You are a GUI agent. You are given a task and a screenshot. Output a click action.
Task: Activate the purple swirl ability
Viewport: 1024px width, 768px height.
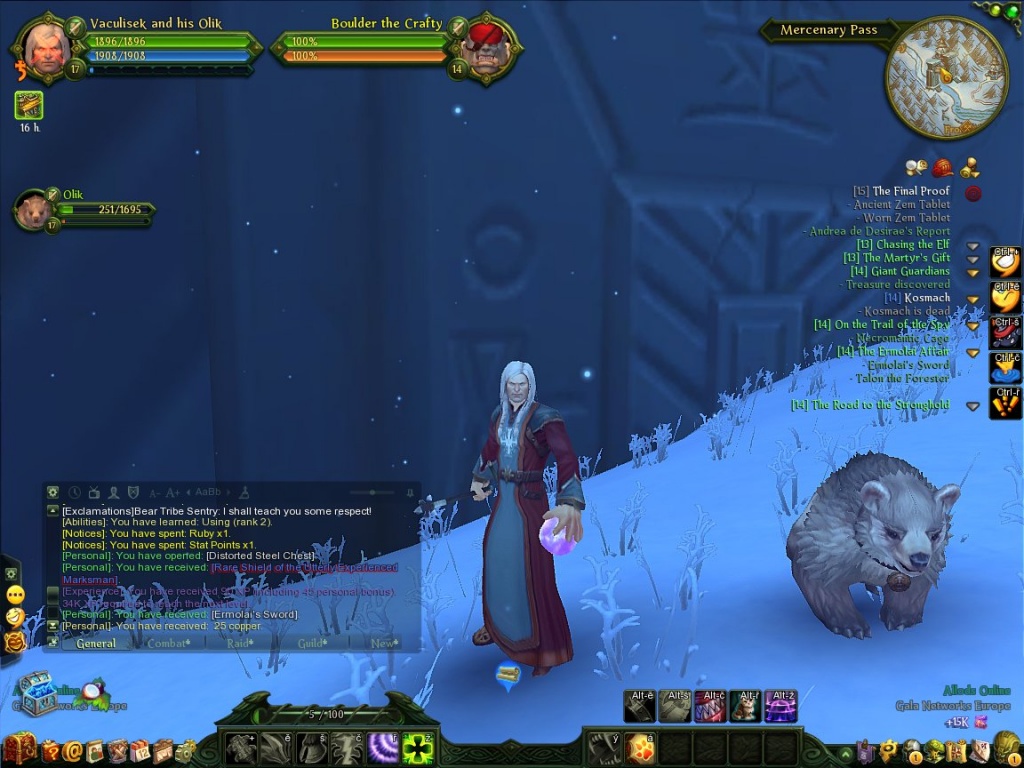[382, 748]
